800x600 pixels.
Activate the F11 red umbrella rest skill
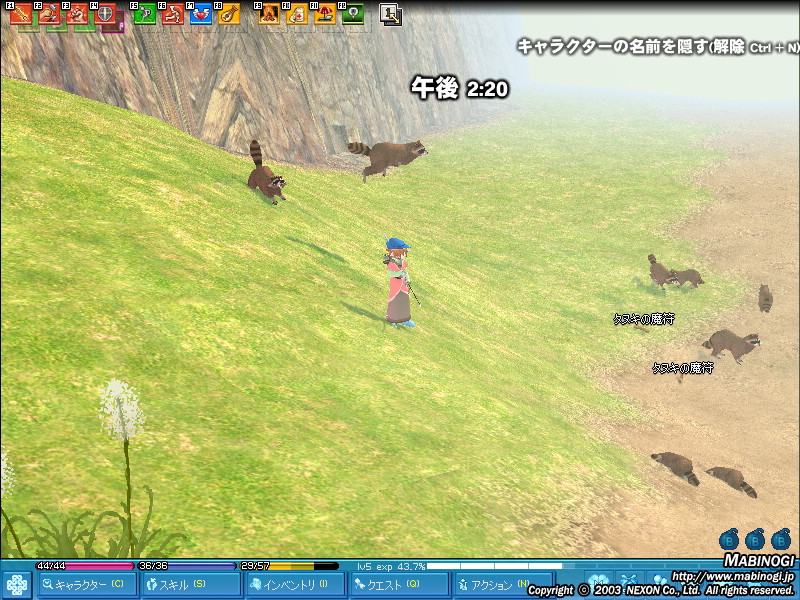[324, 14]
